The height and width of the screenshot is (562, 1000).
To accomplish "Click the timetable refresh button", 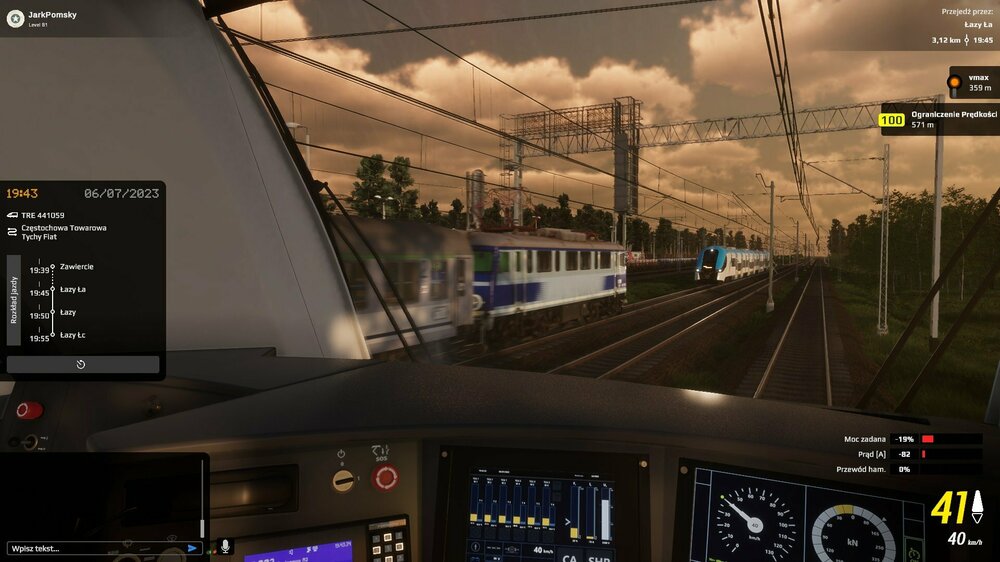I will pos(82,364).
